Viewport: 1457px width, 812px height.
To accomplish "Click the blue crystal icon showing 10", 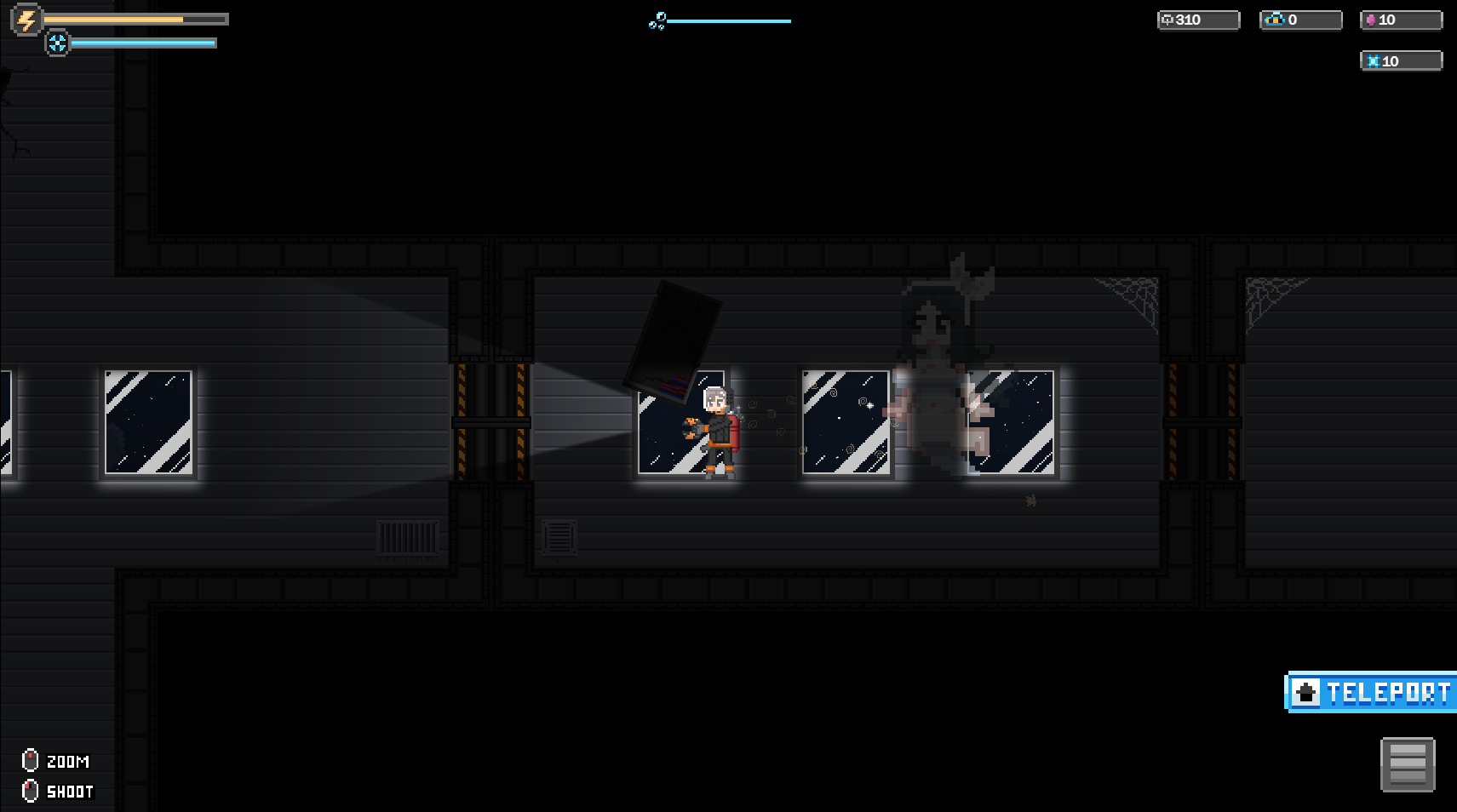I will point(1374,60).
